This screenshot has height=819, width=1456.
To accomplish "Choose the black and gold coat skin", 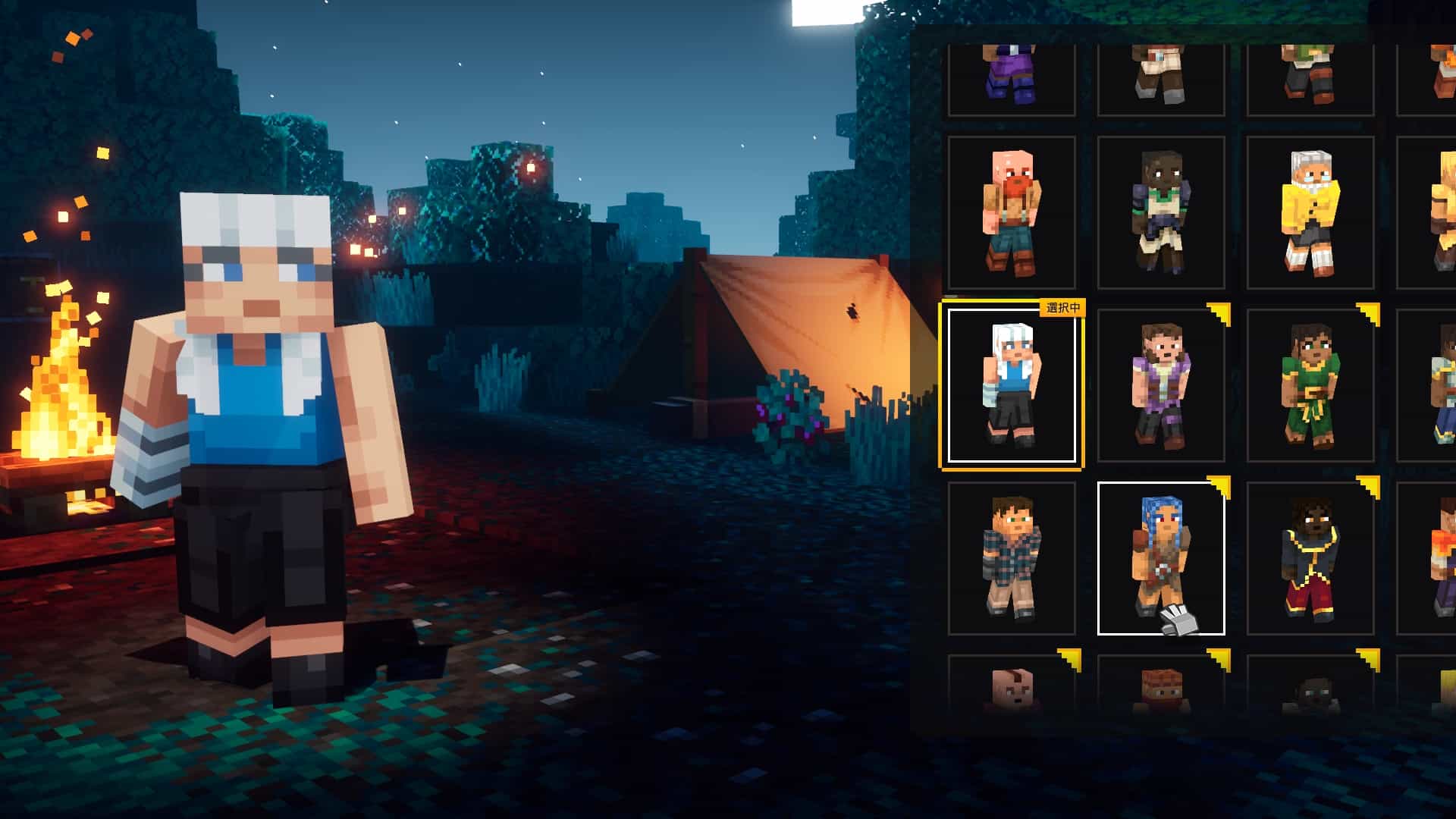I will tap(1310, 558).
